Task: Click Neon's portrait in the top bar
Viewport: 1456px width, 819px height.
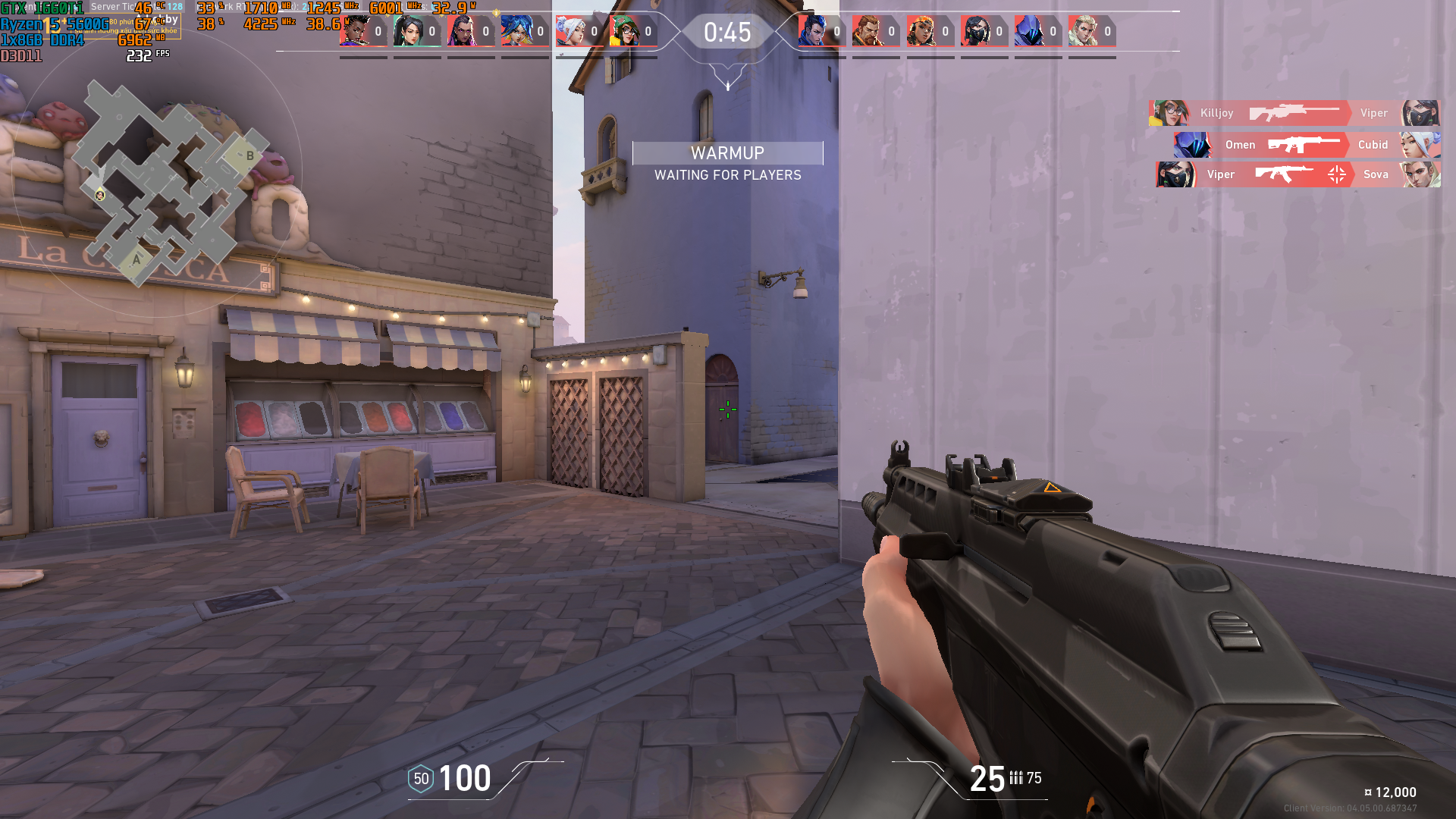Action: [x=517, y=31]
